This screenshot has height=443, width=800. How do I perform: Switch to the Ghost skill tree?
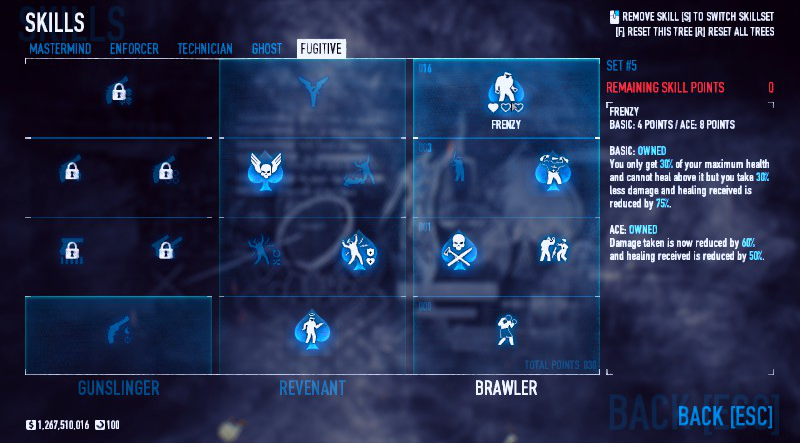[x=267, y=48]
